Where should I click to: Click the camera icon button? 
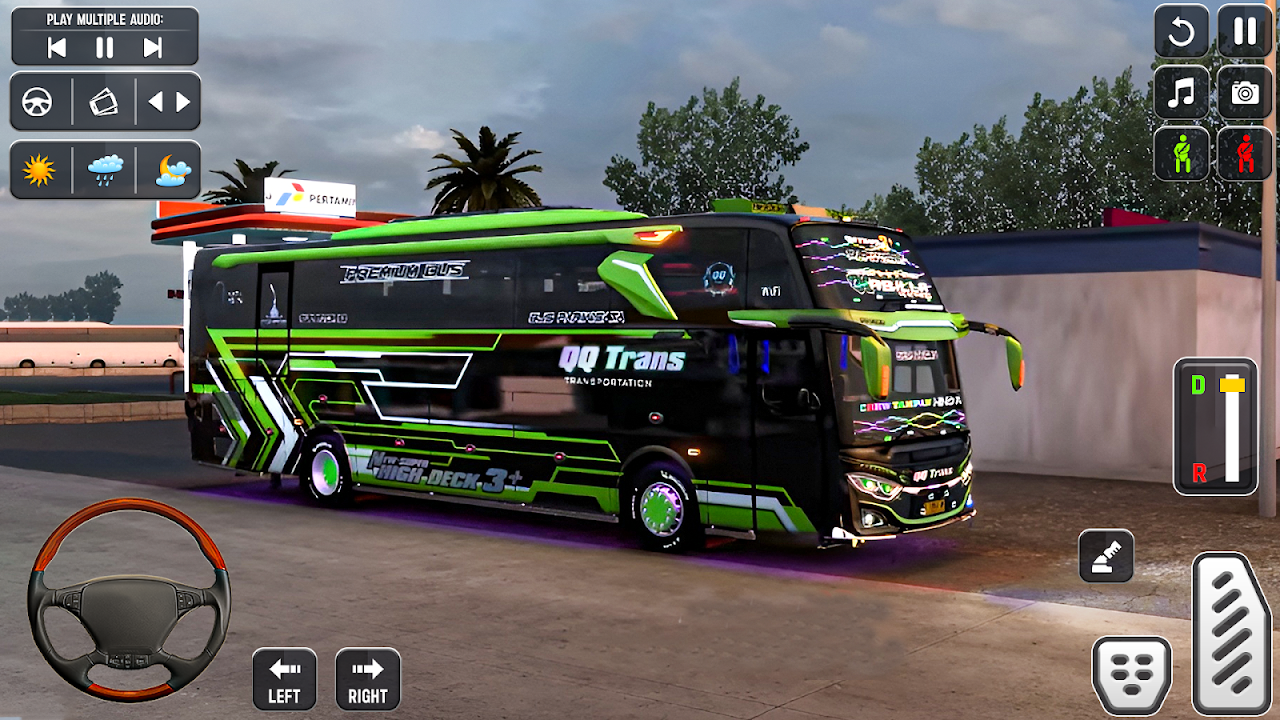pyautogui.click(x=1245, y=93)
